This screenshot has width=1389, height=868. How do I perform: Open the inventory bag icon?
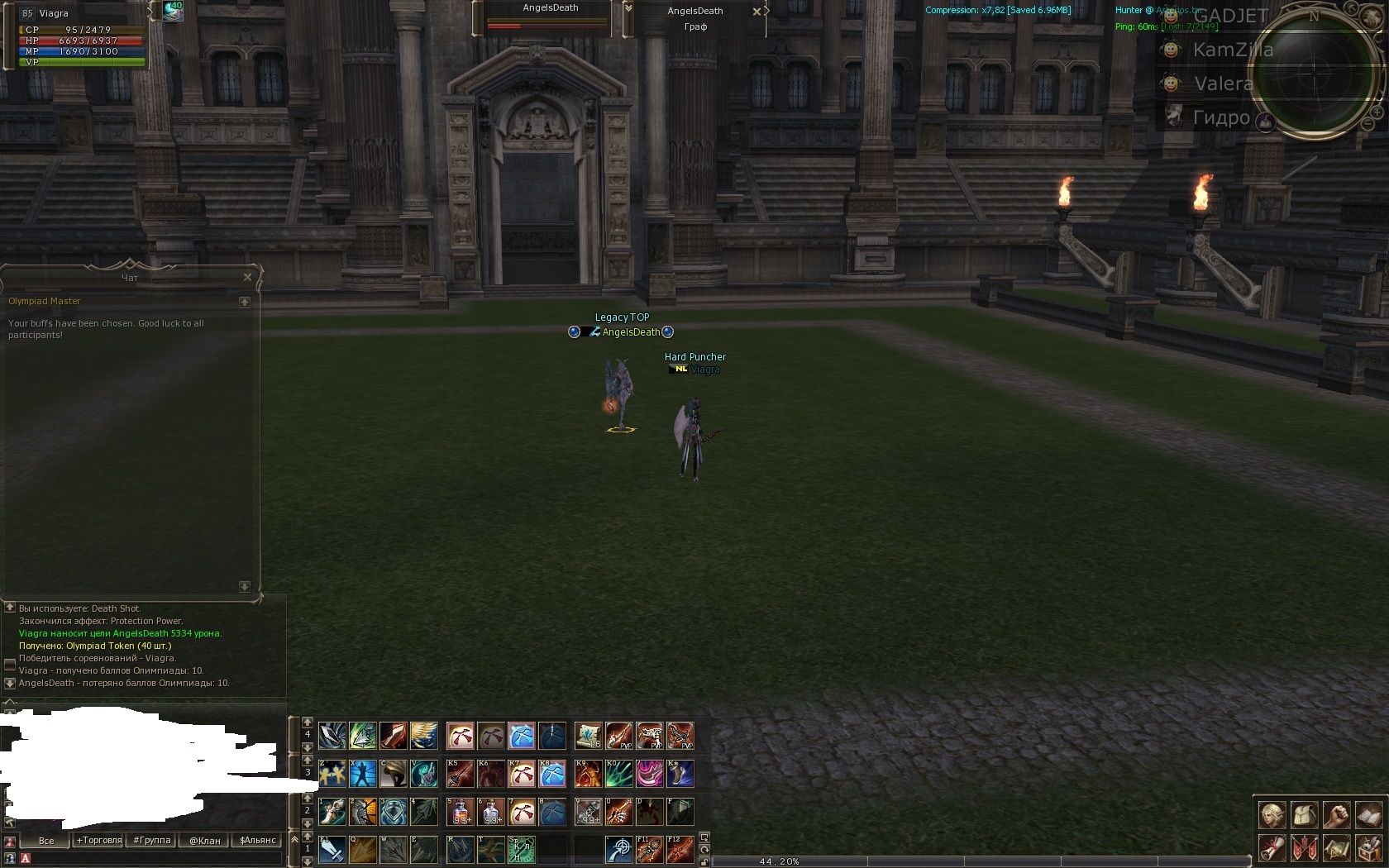point(1304,815)
